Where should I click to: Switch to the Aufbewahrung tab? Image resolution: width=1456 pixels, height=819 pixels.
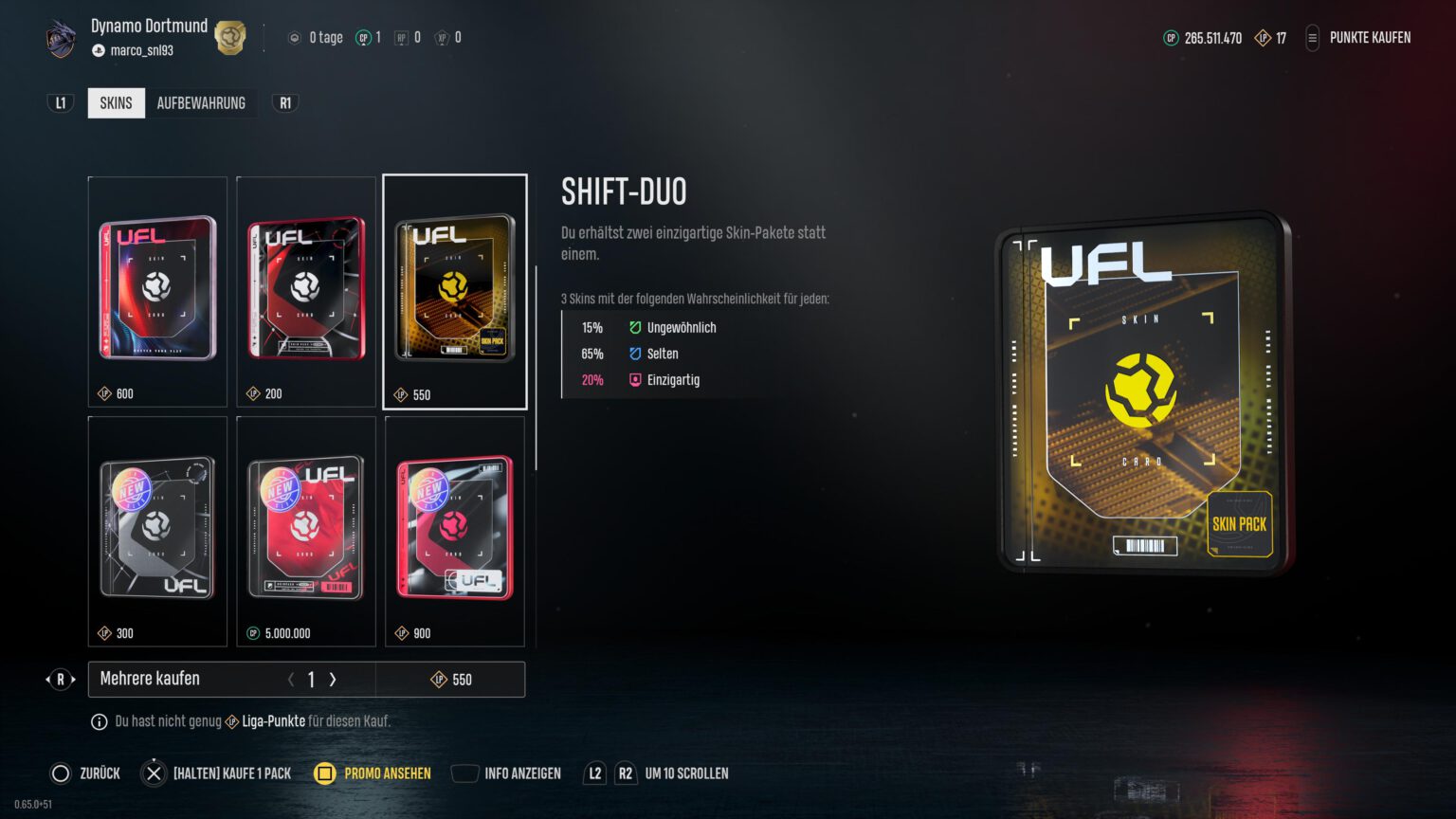[x=201, y=102]
